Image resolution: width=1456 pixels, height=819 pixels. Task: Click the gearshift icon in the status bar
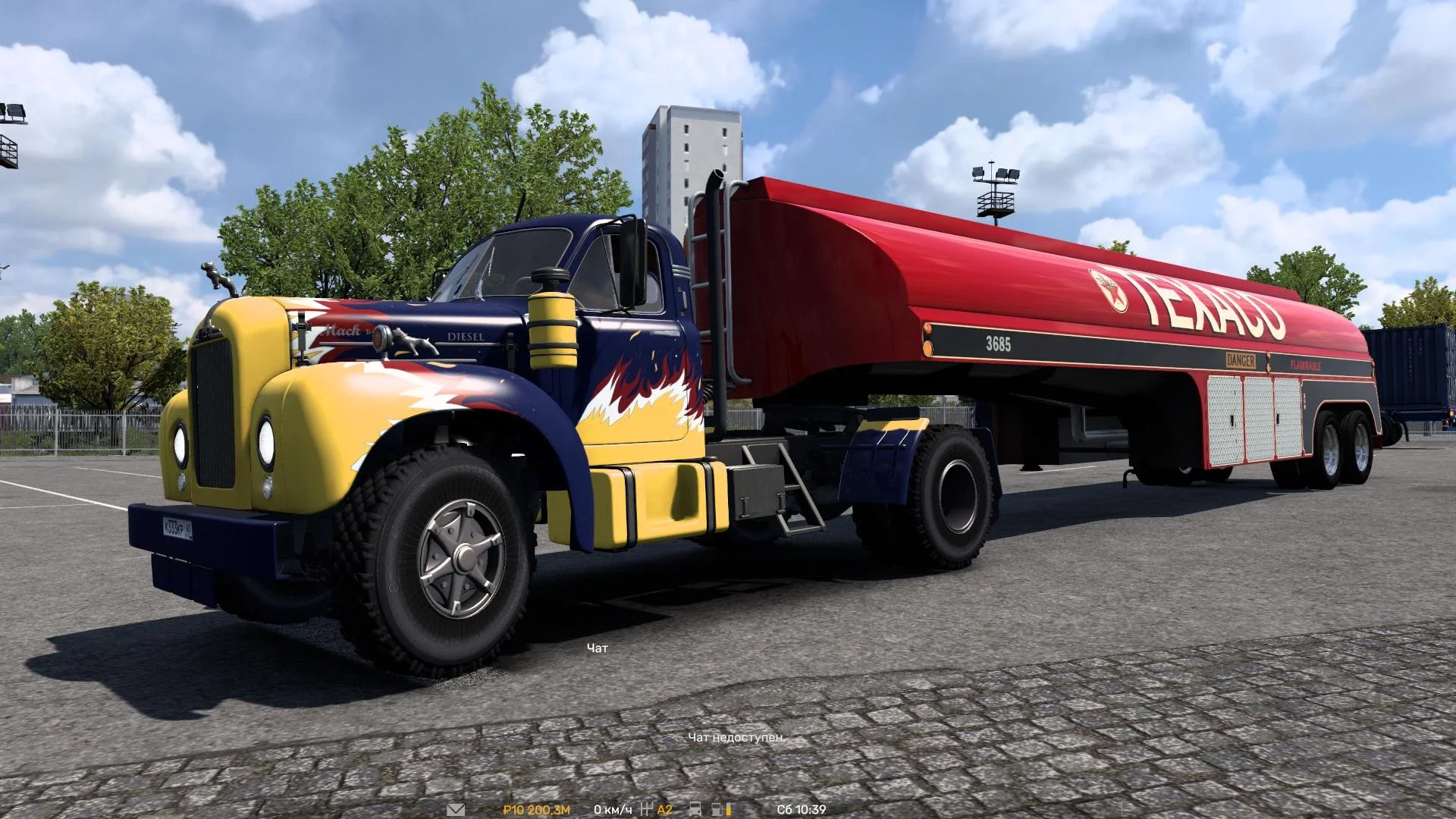point(647,808)
